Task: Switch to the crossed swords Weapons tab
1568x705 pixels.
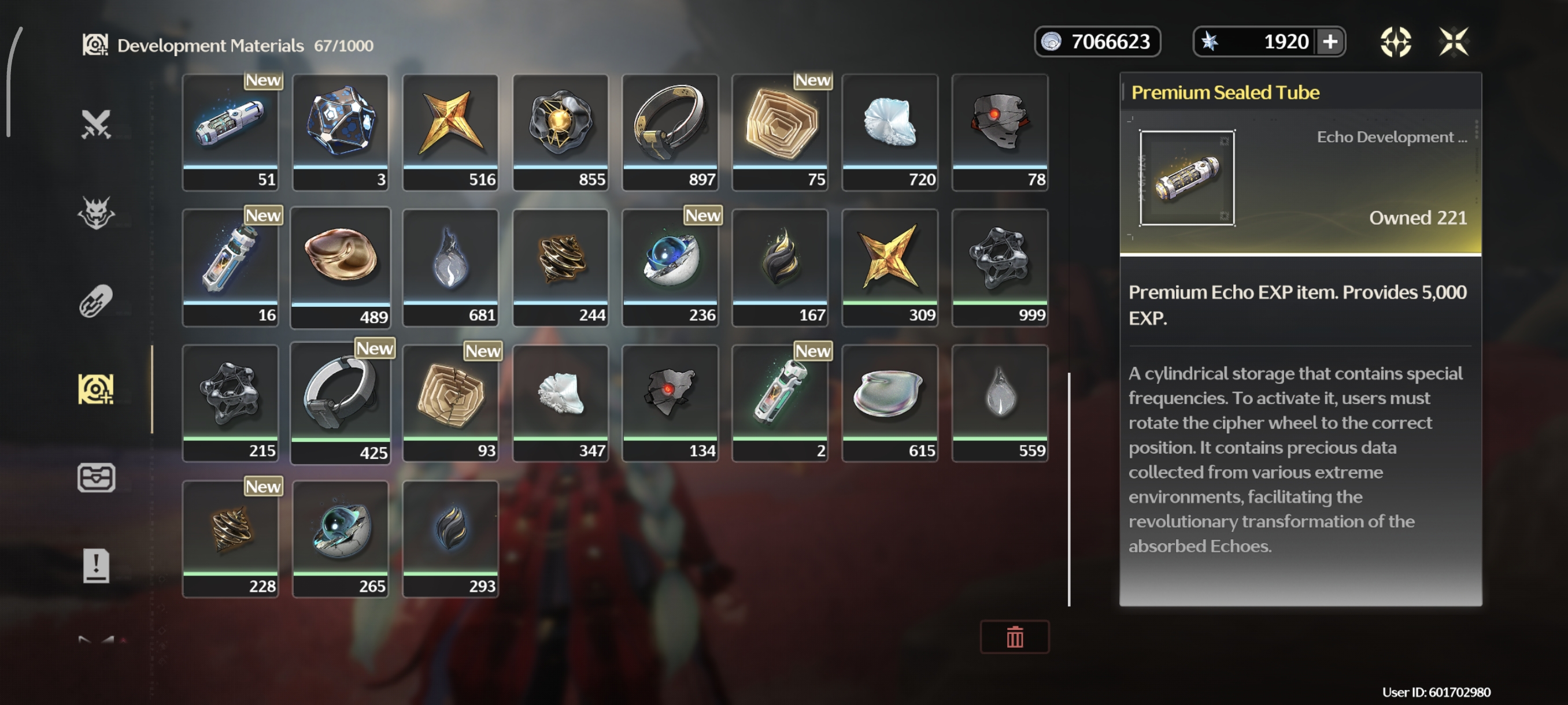Action: pos(96,124)
